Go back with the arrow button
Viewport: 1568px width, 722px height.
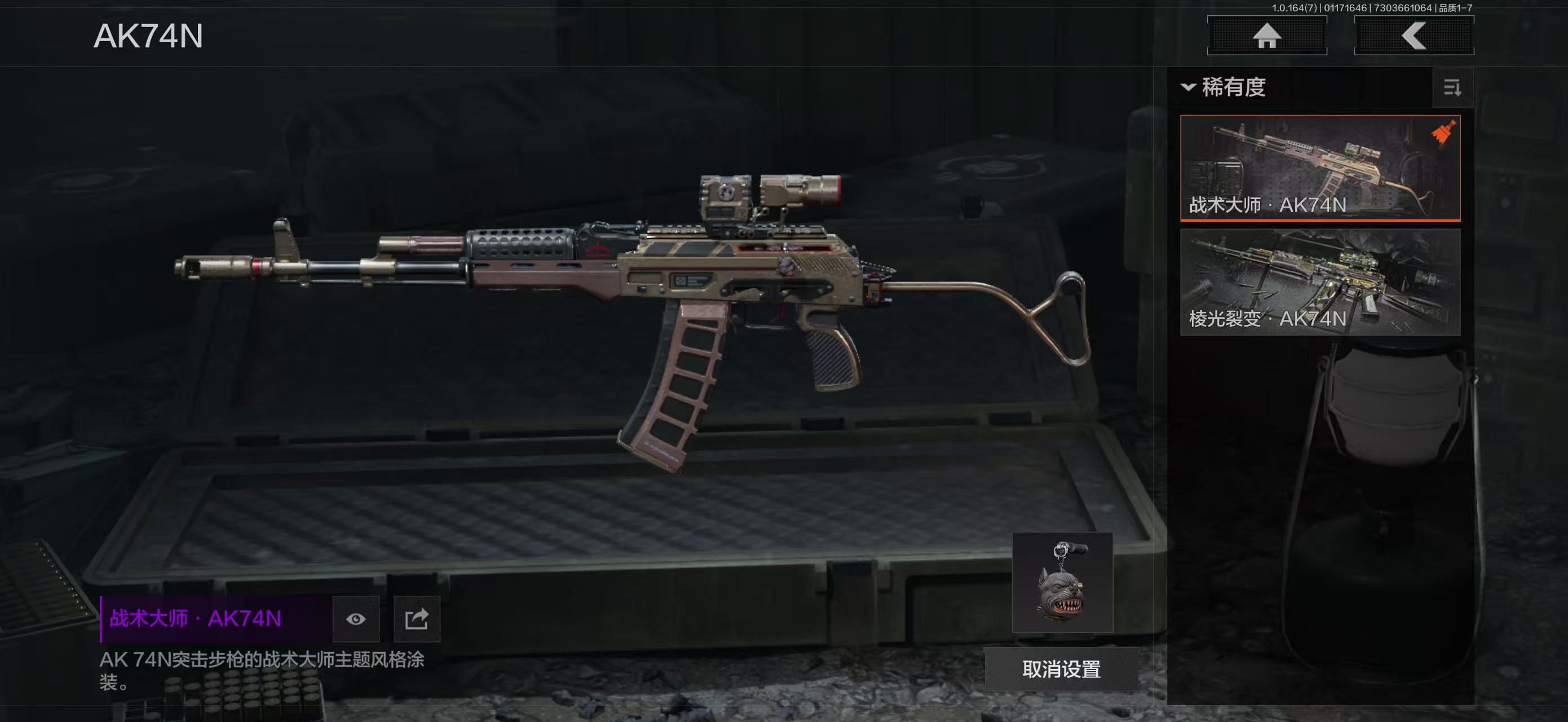click(x=1414, y=36)
